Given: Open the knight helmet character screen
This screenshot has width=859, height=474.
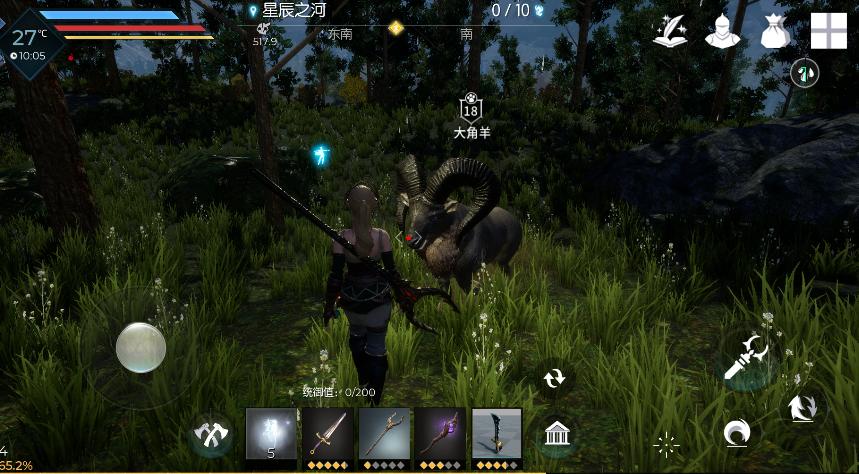Looking at the screenshot, I should [720, 31].
